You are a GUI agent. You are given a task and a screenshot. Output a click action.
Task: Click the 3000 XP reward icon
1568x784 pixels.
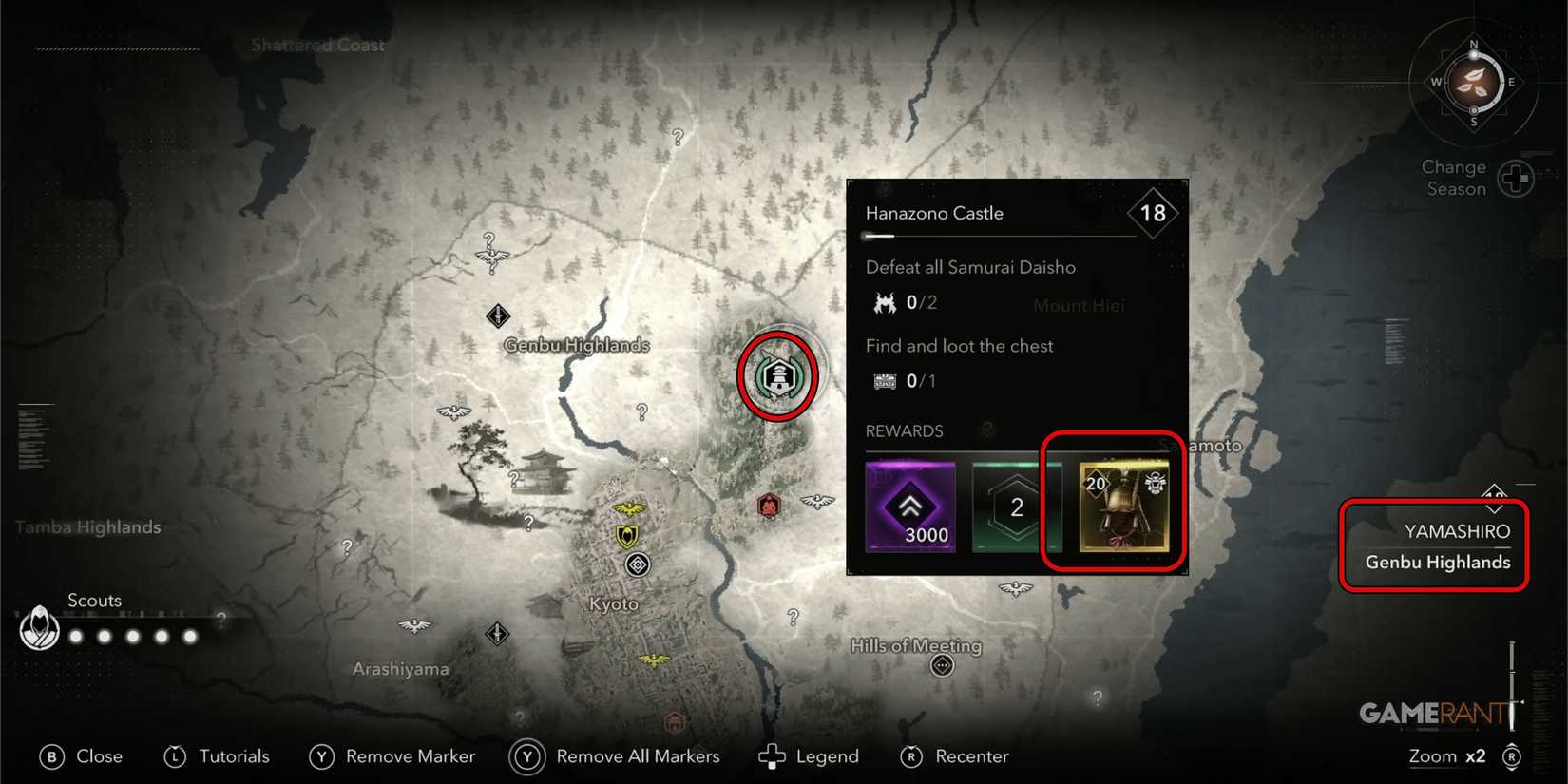pos(909,507)
